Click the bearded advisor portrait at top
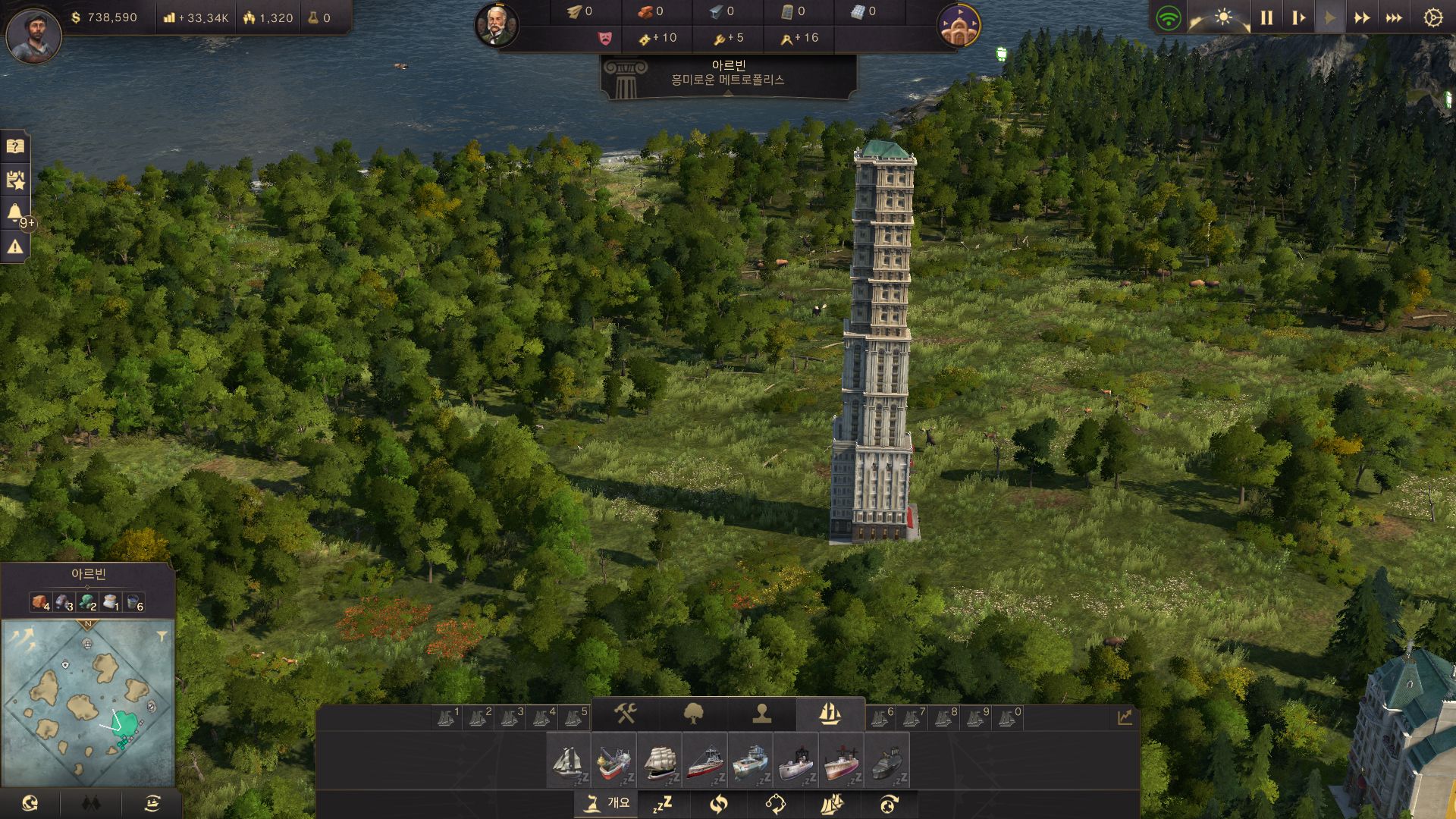 click(497, 24)
